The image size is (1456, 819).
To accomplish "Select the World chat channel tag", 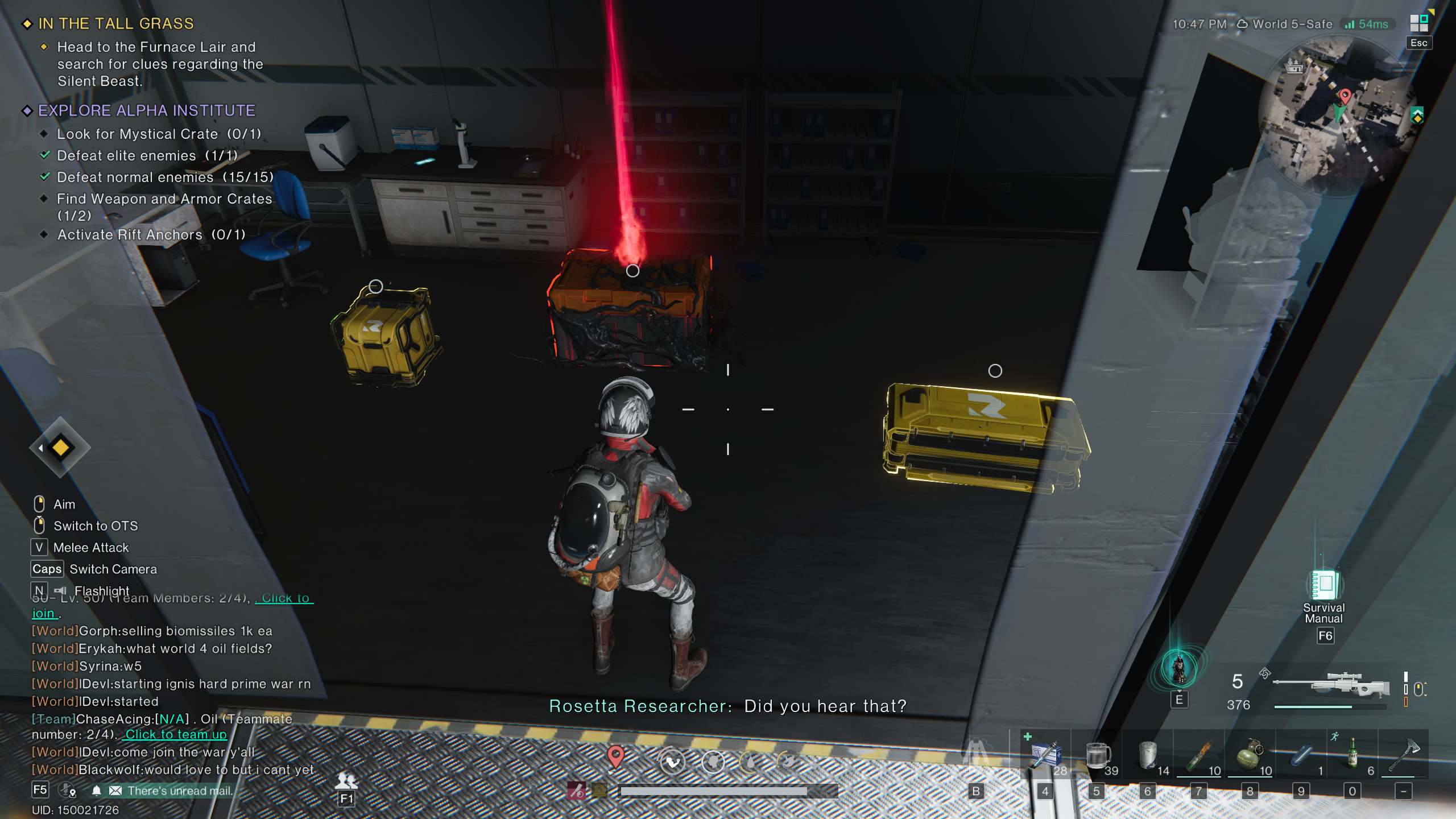I will point(53,631).
